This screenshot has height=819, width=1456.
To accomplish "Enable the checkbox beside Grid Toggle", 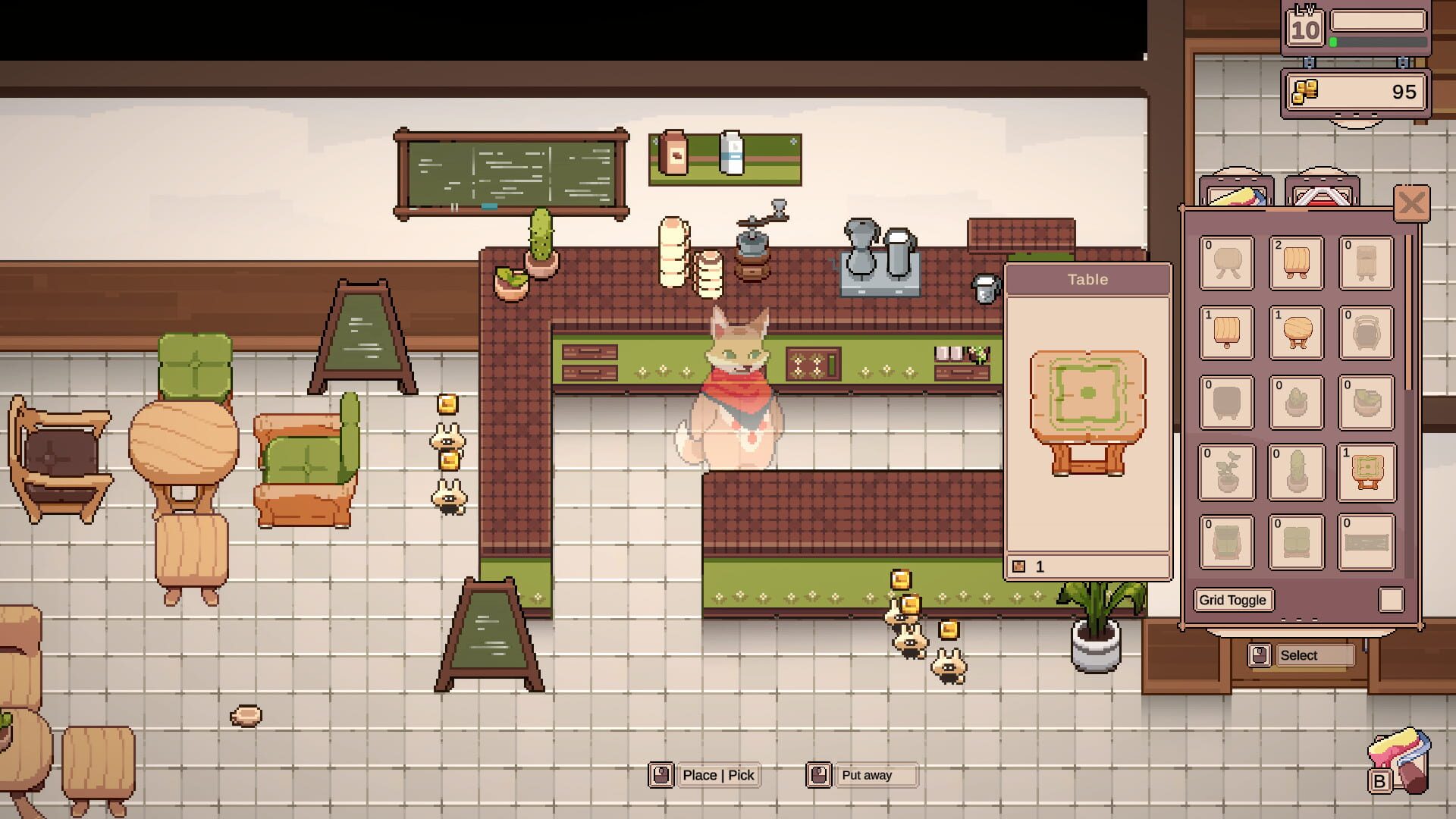I will click(1393, 600).
